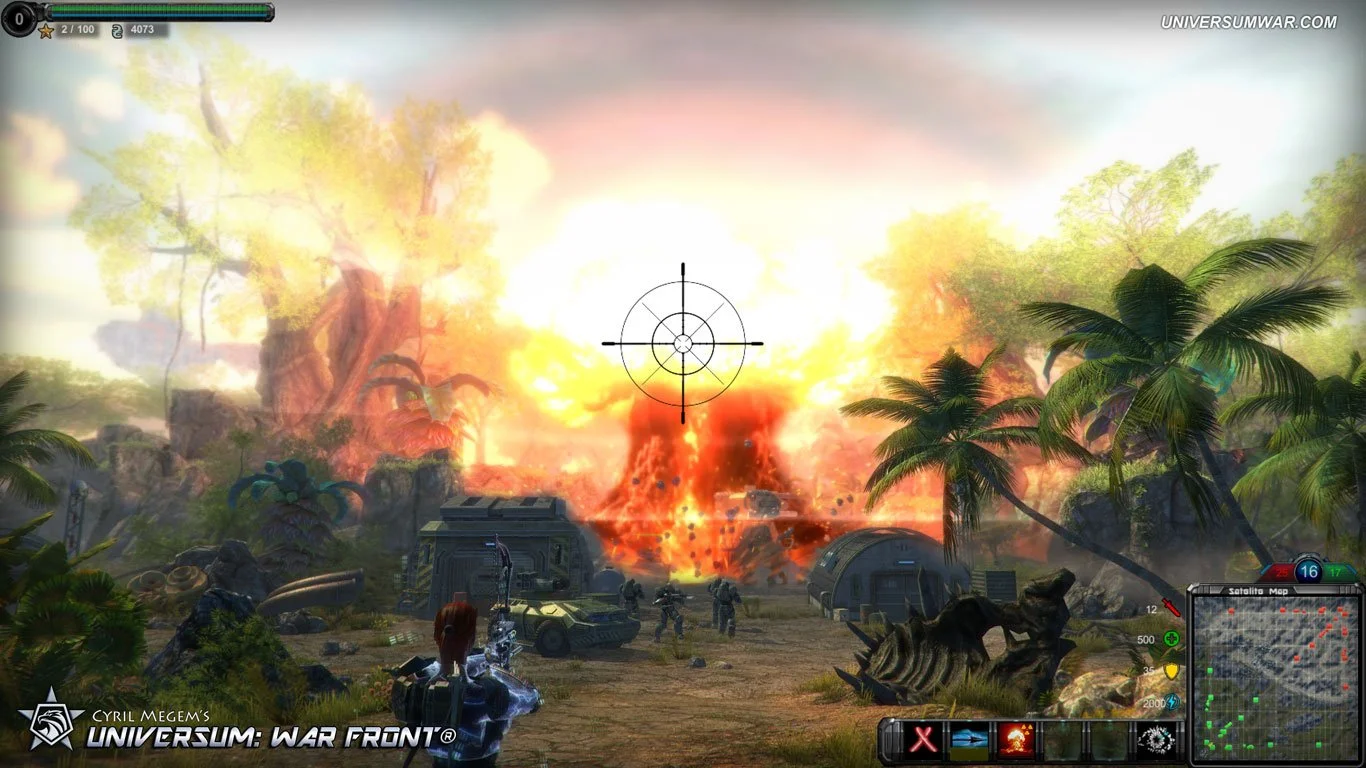
Task: Click the green currency icon next to 4073
Action: (118, 31)
